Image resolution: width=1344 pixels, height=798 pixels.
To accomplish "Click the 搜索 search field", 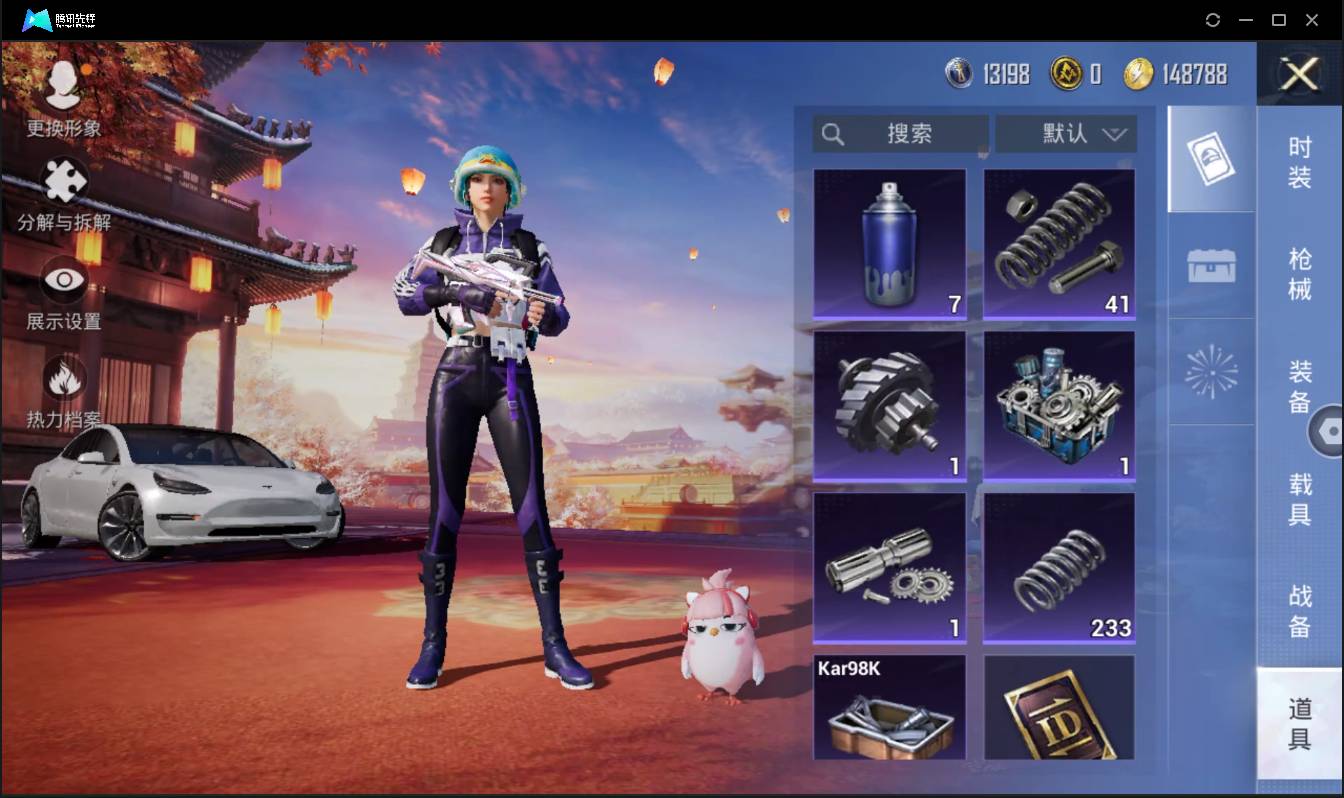I will click(x=901, y=134).
